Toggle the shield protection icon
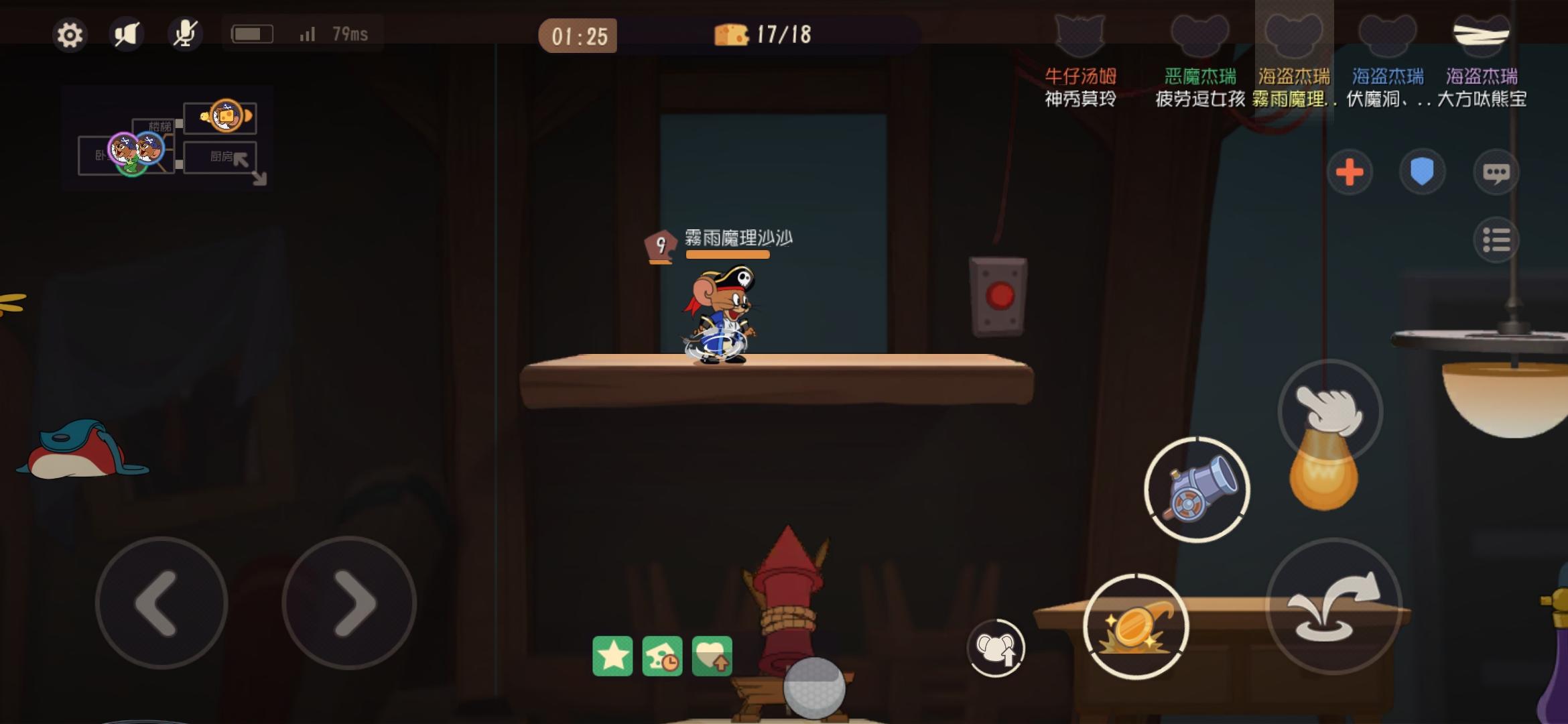 (x=1420, y=171)
